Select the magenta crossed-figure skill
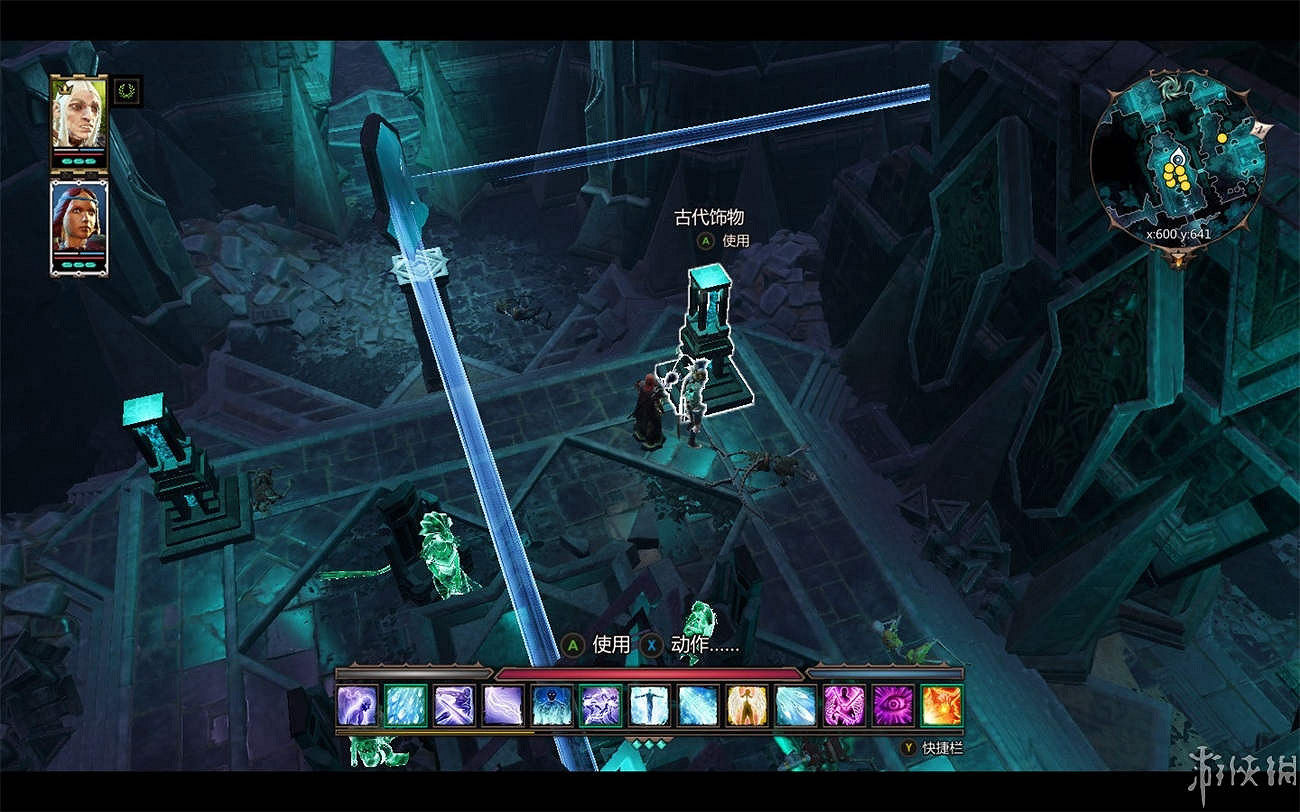 click(x=843, y=705)
